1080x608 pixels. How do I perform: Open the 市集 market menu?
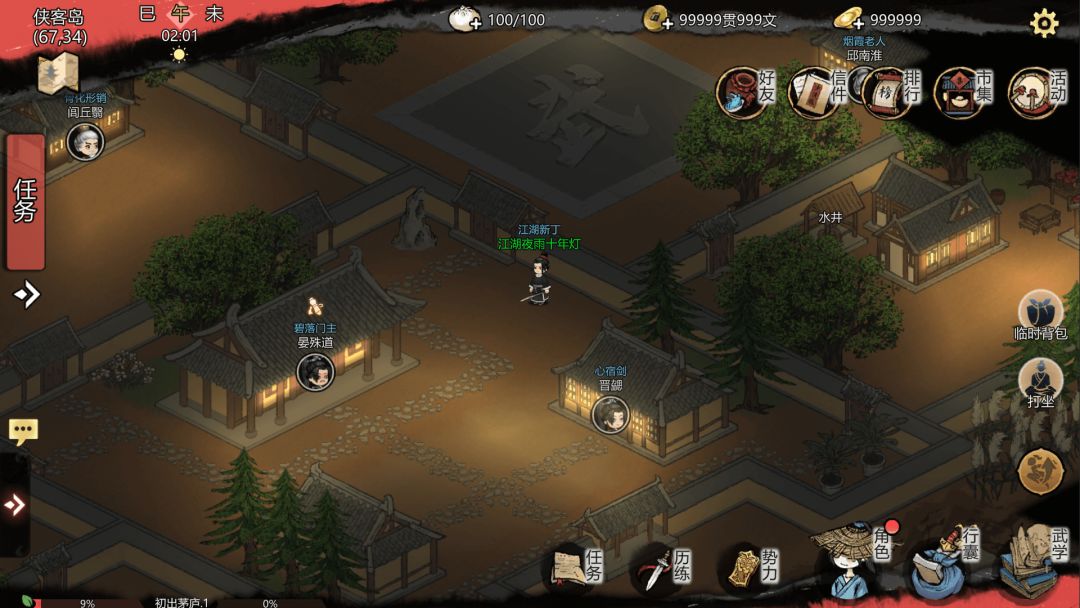962,93
